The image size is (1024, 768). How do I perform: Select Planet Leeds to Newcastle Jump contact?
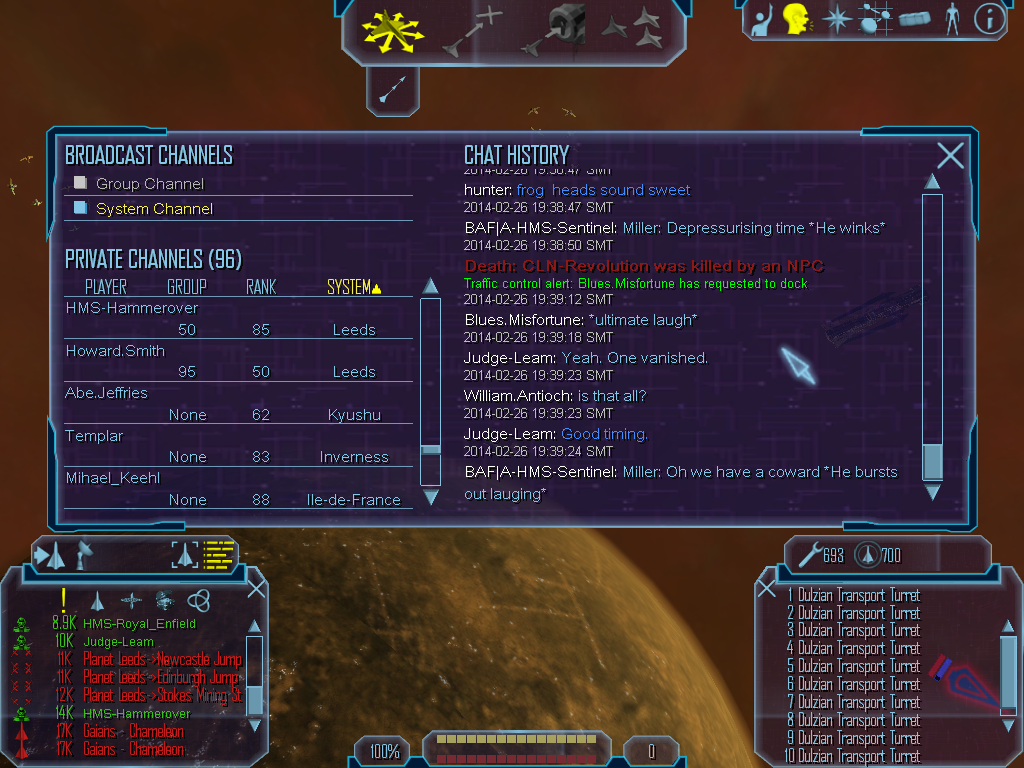click(x=161, y=660)
